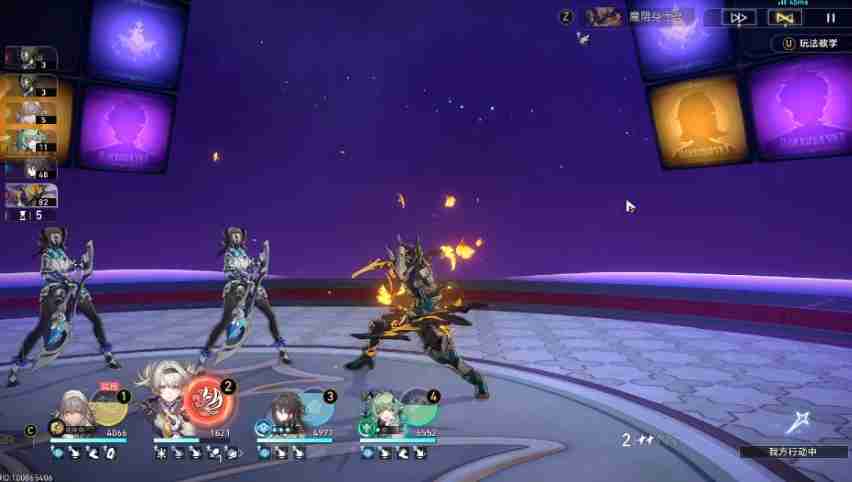The image size is (852, 482).
Task: Pause the battle
Action: (830, 17)
